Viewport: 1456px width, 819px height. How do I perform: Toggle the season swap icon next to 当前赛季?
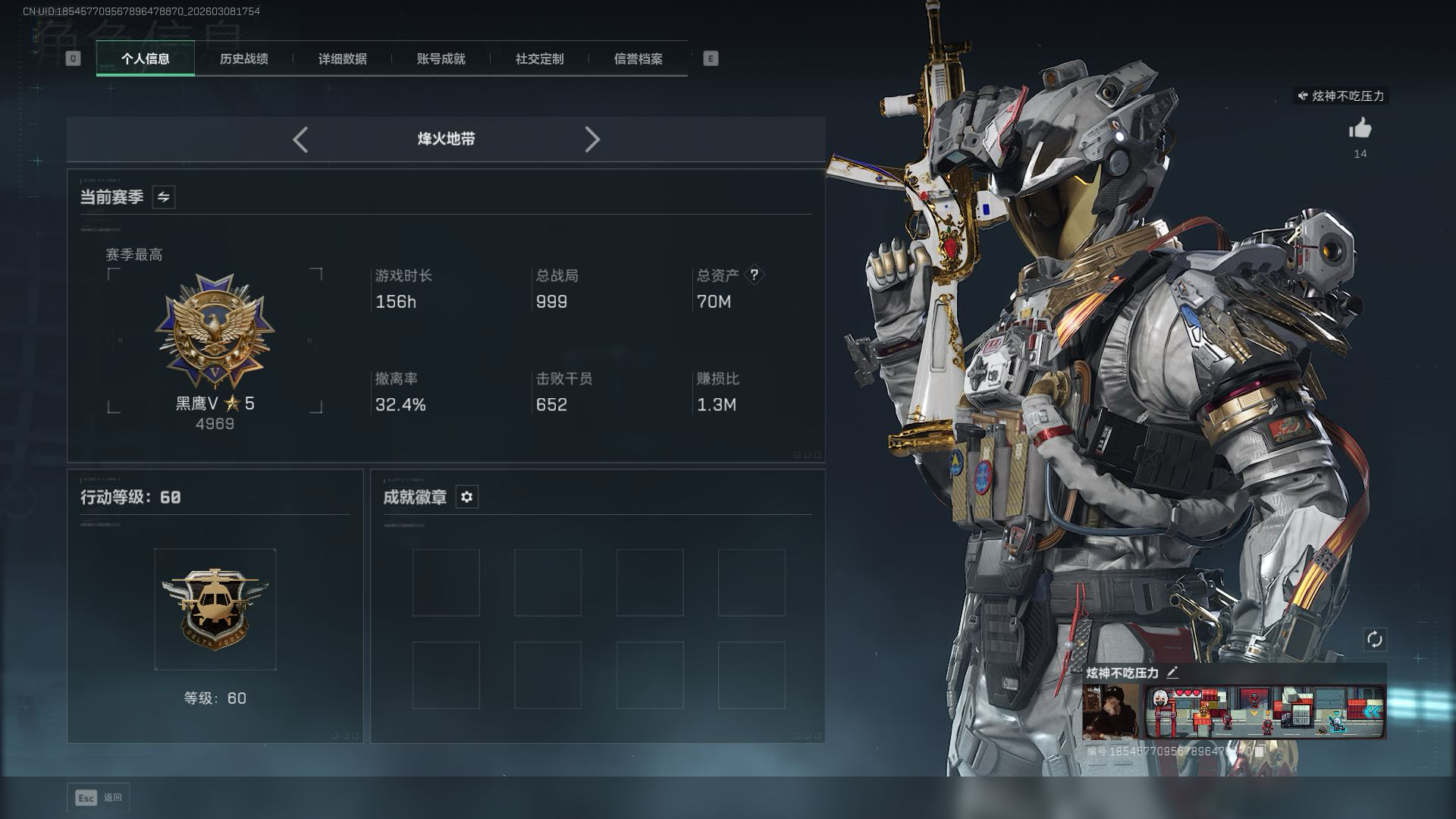pyautogui.click(x=163, y=197)
